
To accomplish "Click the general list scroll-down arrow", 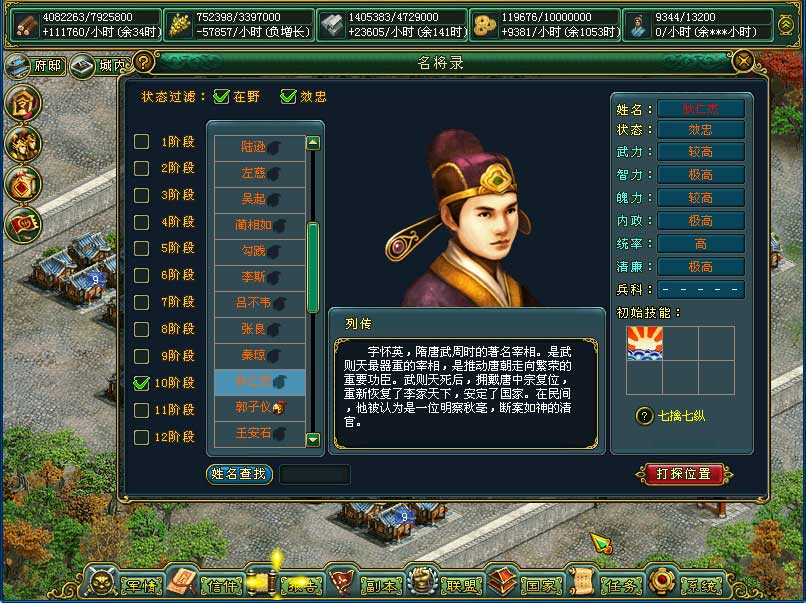I will (313, 439).
